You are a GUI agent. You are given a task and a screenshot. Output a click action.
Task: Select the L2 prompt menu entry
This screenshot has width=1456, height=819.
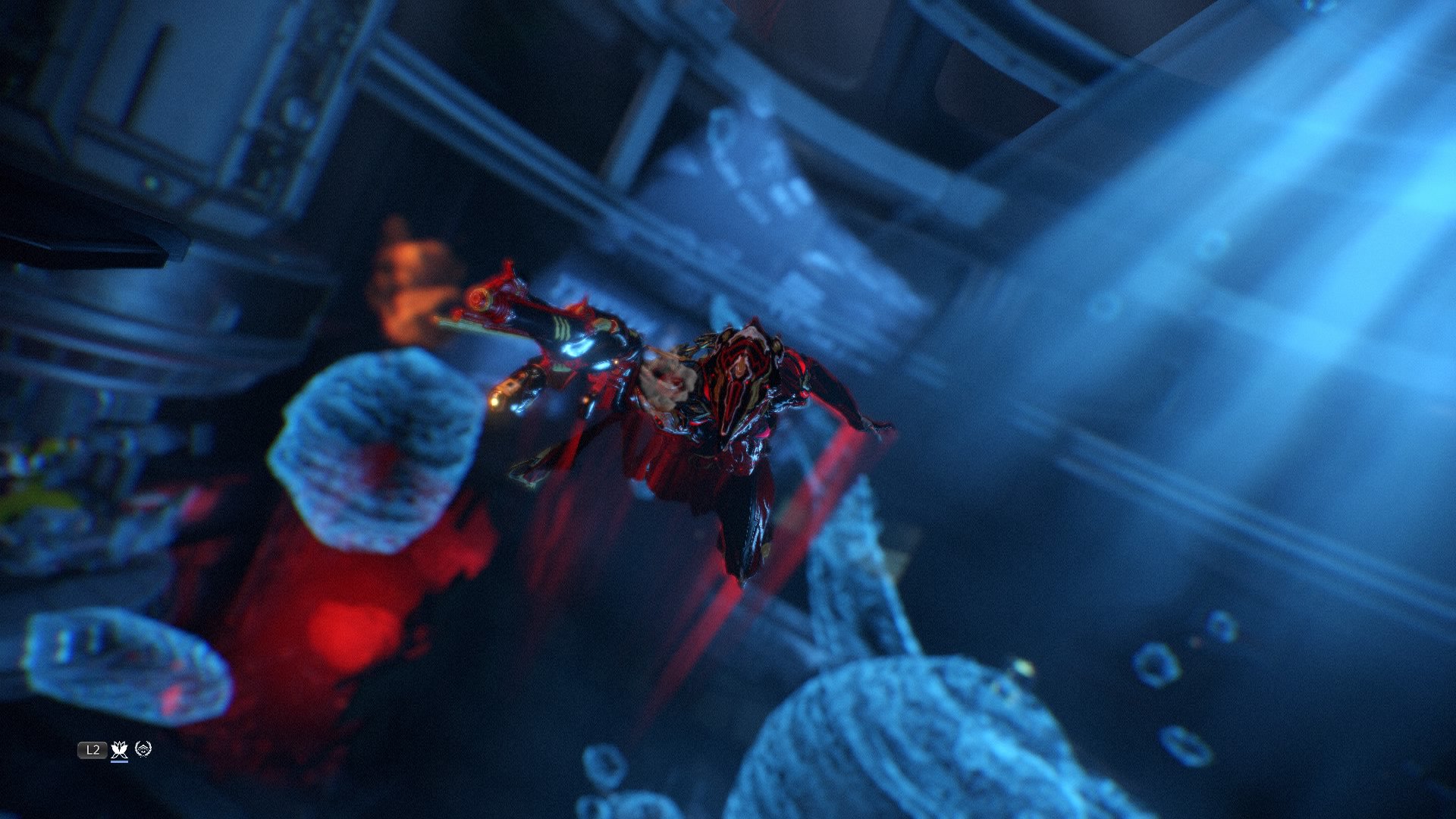coord(93,749)
